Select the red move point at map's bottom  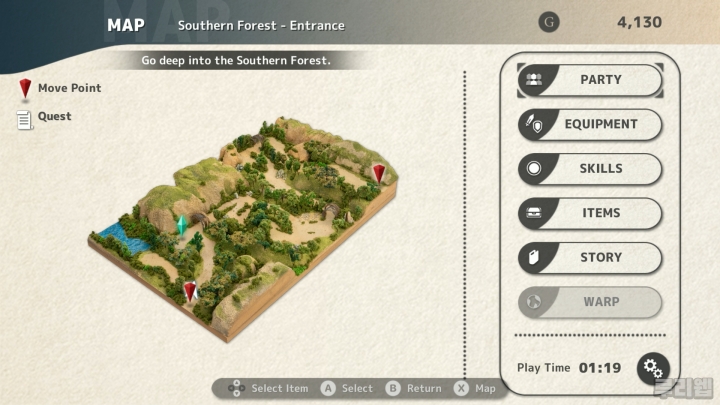click(x=190, y=291)
